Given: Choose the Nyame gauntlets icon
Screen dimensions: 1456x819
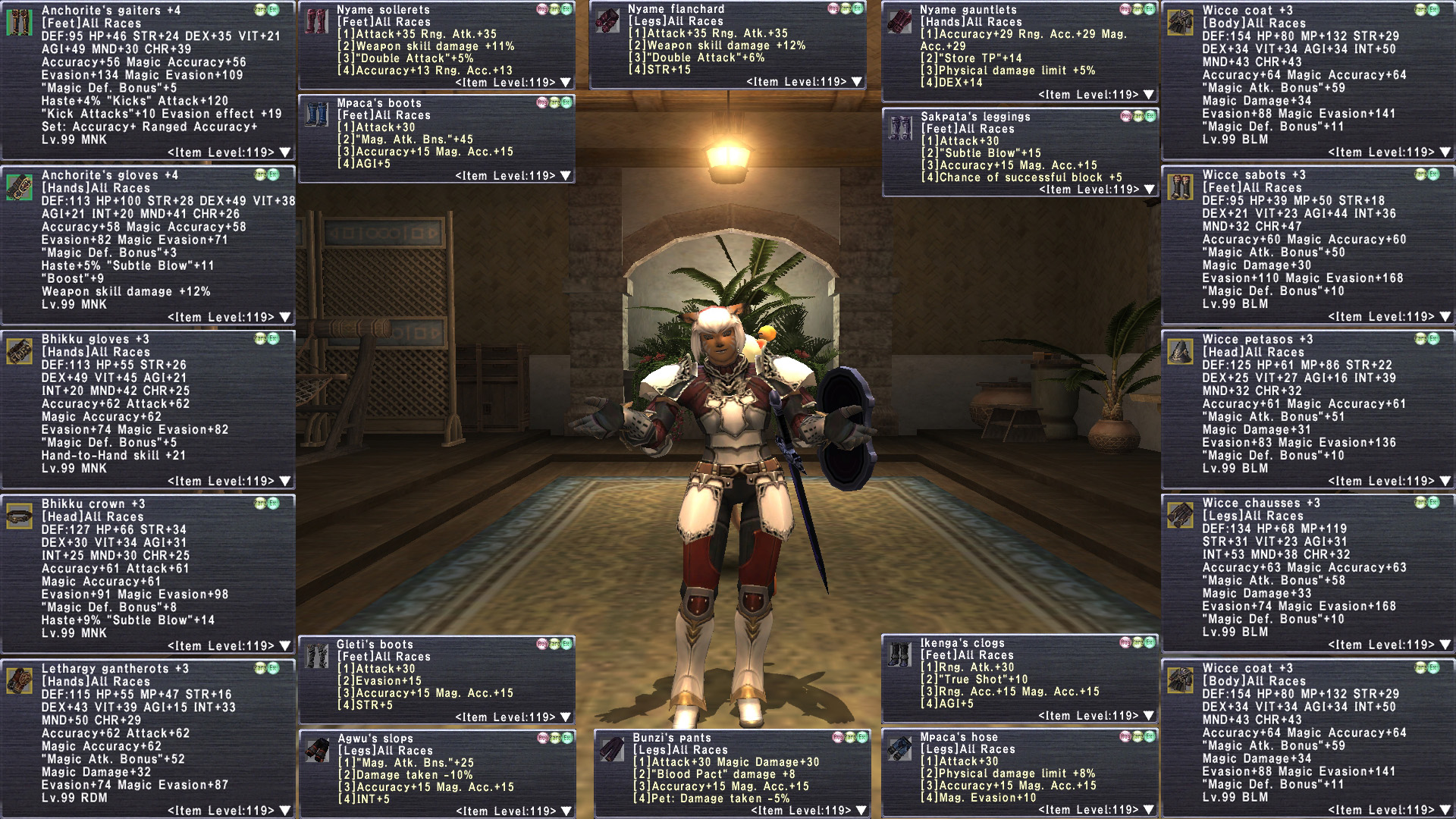Looking at the screenshot, I should coord(900,21).
